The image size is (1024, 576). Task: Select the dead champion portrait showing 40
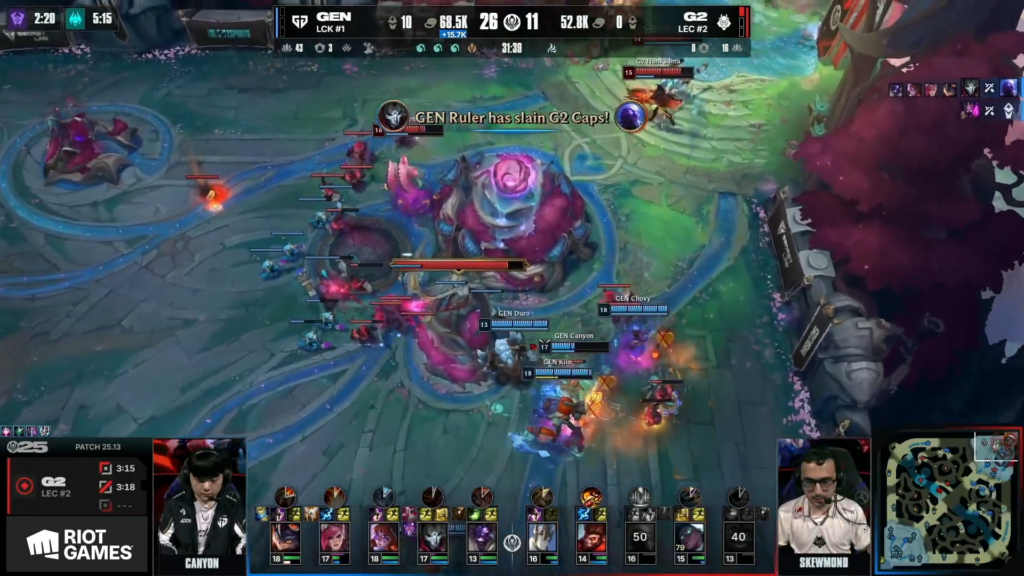click(x=738, y=536)
